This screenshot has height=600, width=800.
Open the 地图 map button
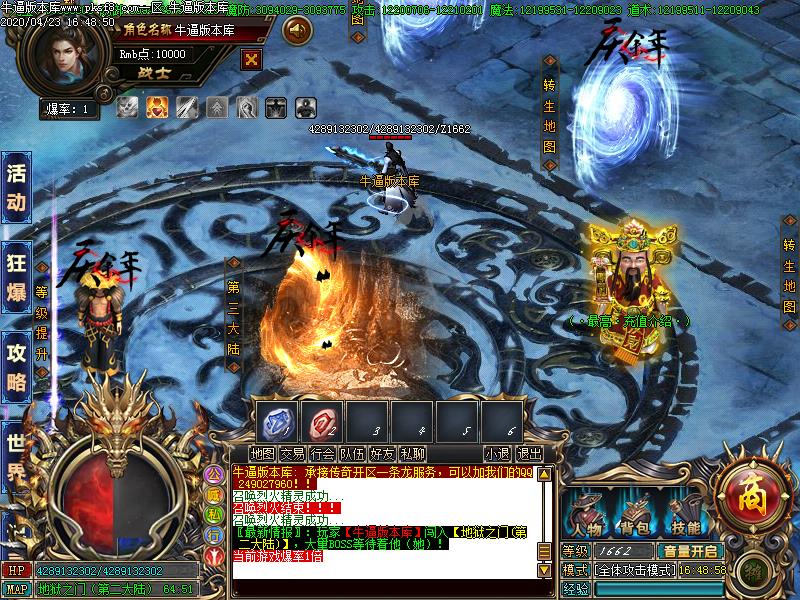click(263, 454)
